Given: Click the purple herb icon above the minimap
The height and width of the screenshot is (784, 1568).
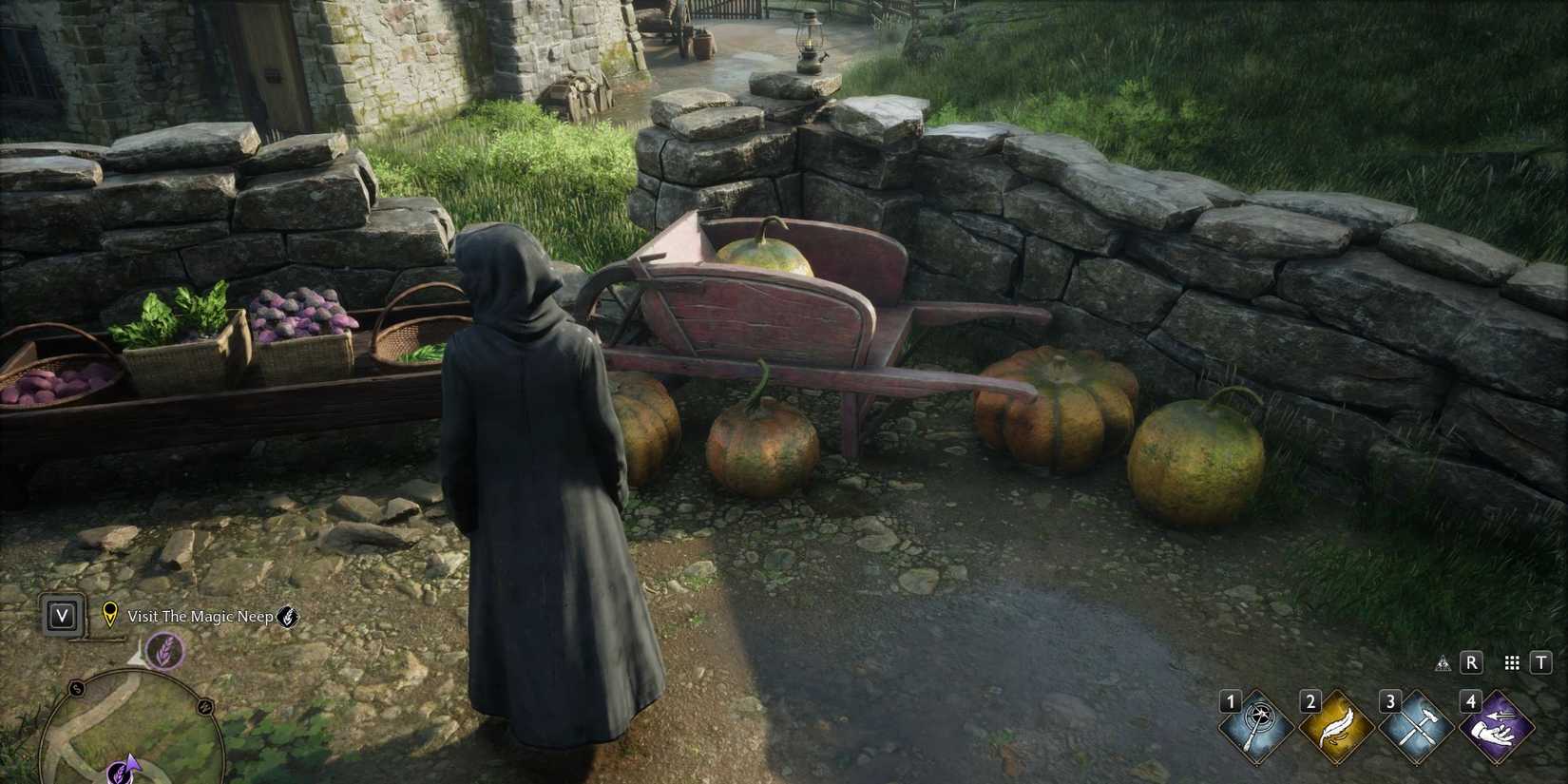Looking at the screenshot, I should [164, 652].
